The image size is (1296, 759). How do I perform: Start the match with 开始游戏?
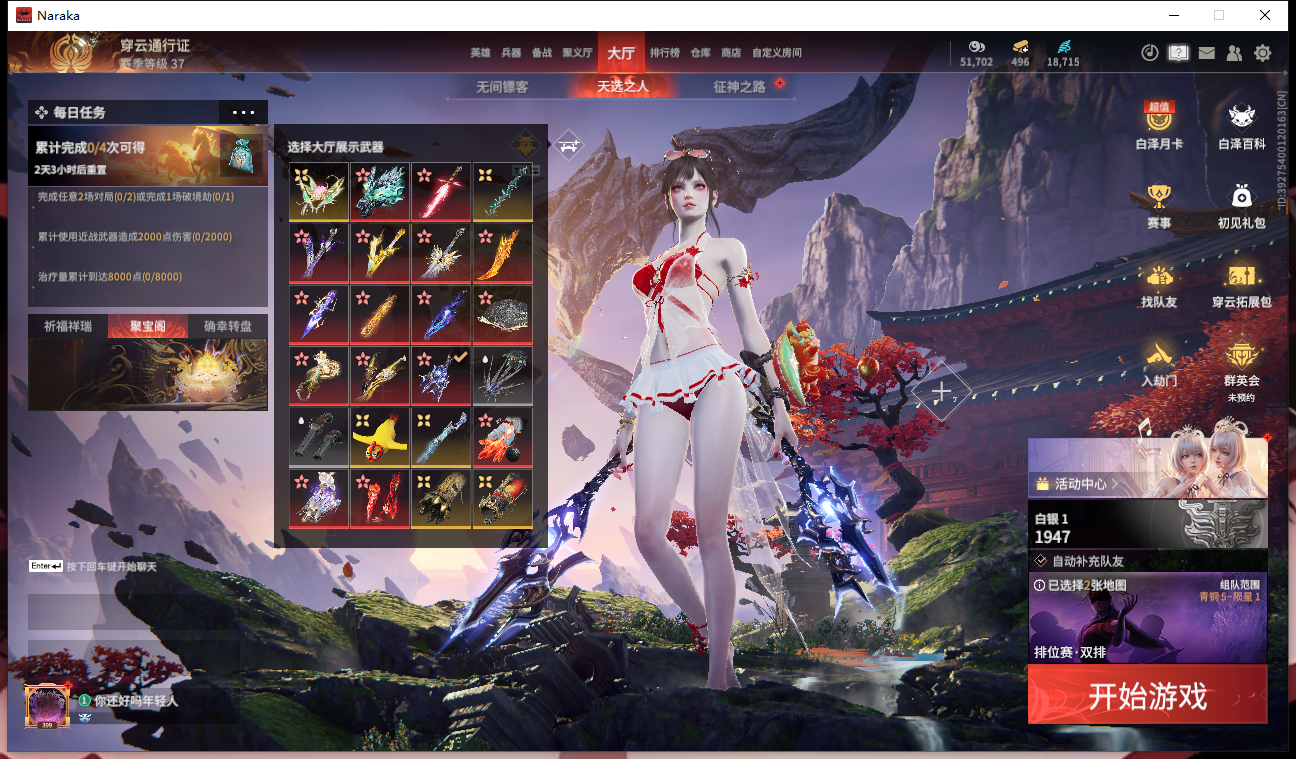coord(1147,695)
